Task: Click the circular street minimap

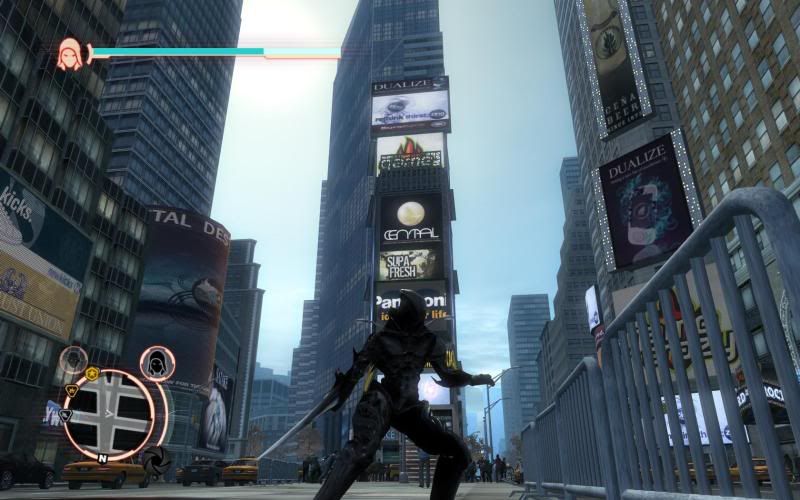Action: point(109,415)
